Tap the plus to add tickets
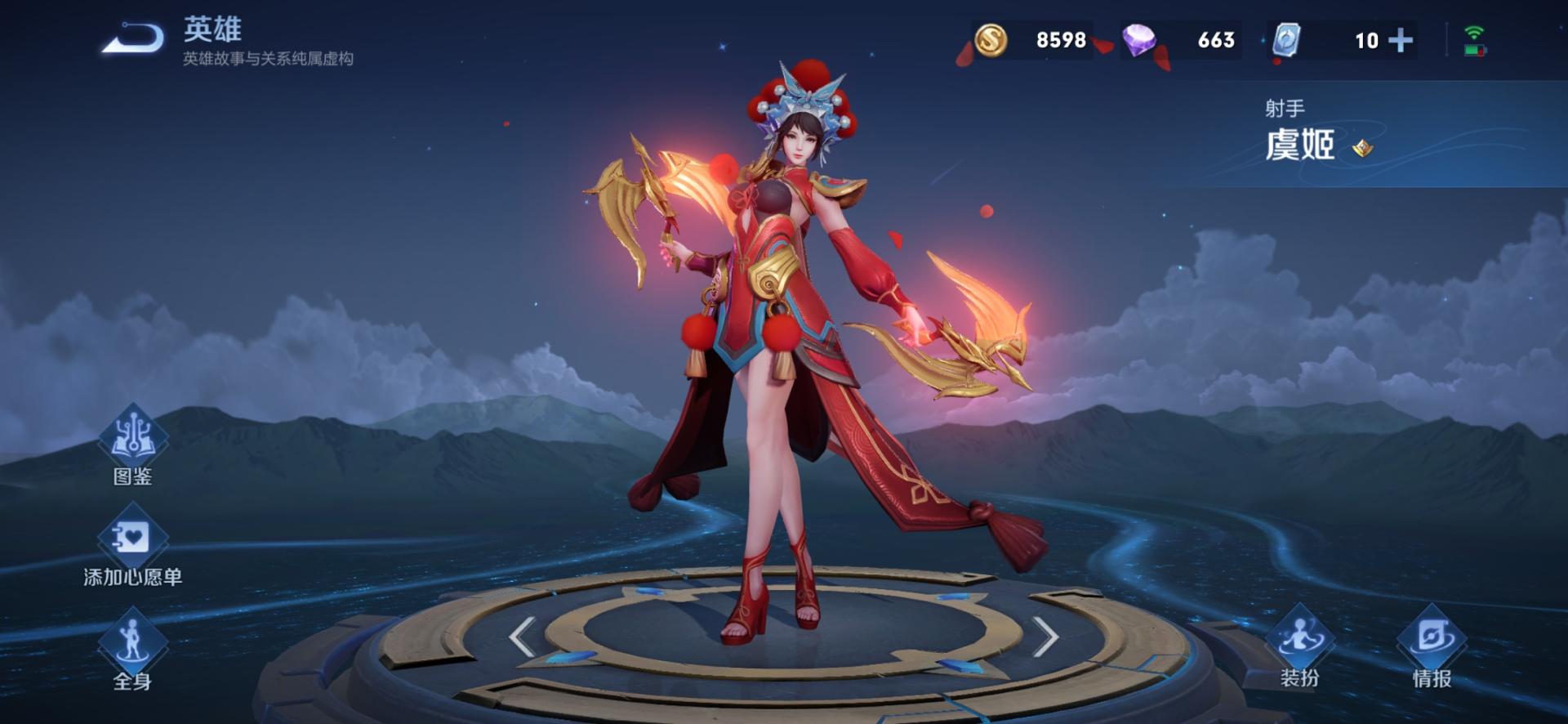 1401,40
